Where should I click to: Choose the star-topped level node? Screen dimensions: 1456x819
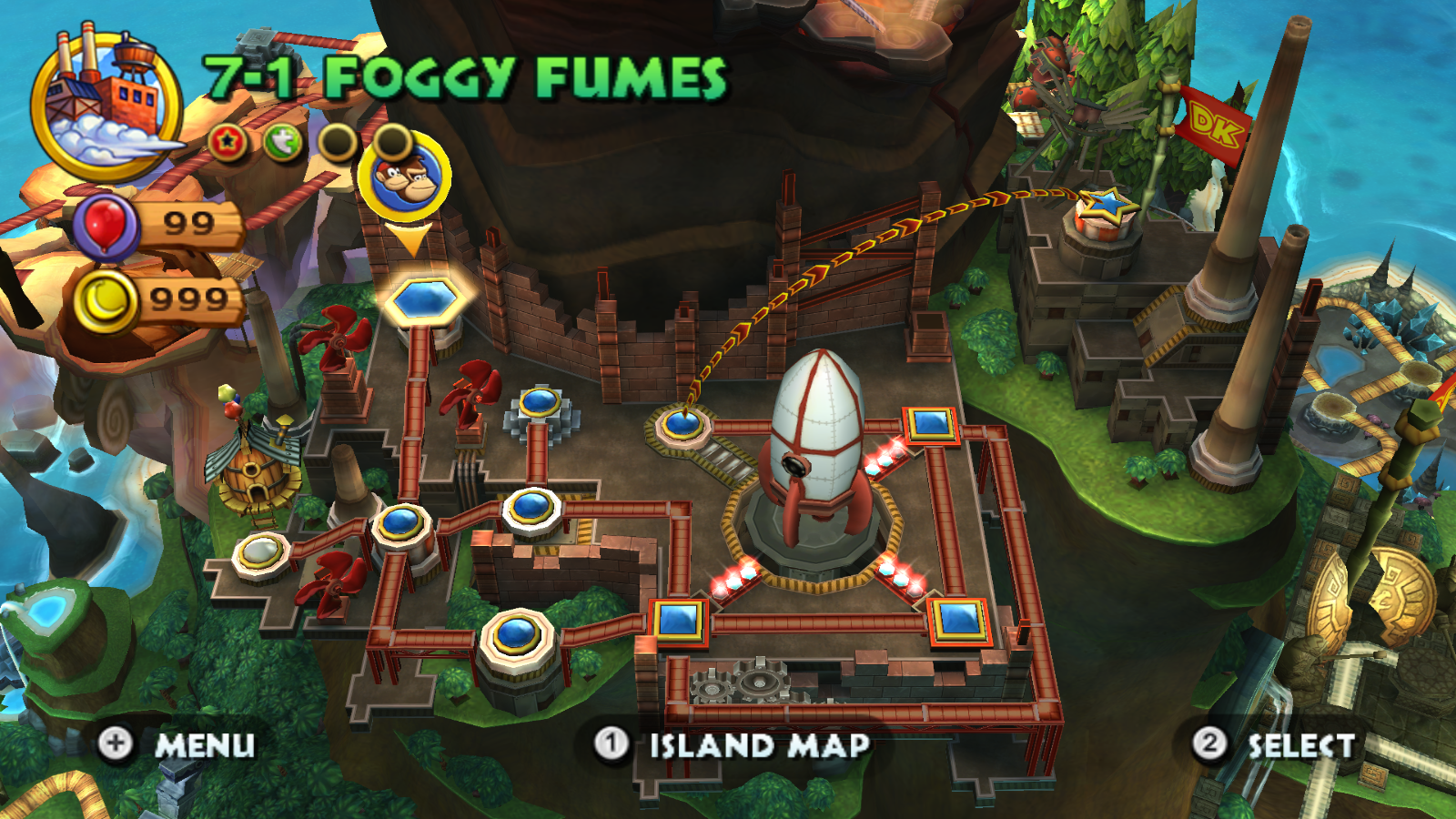coord(1105,211)
